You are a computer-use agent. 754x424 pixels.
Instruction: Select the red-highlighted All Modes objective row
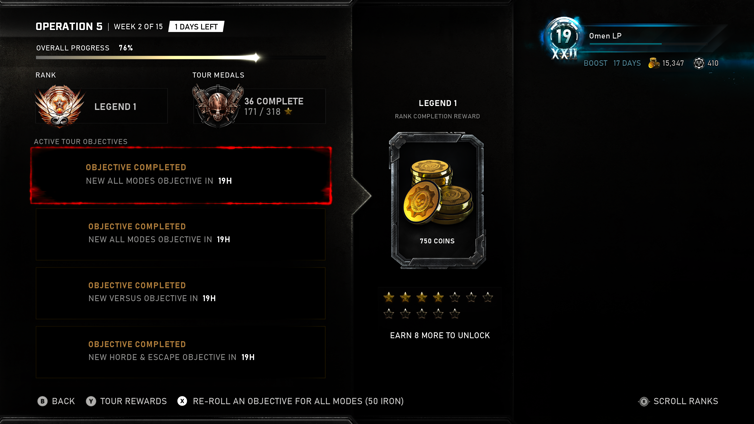tap(181, 175)
